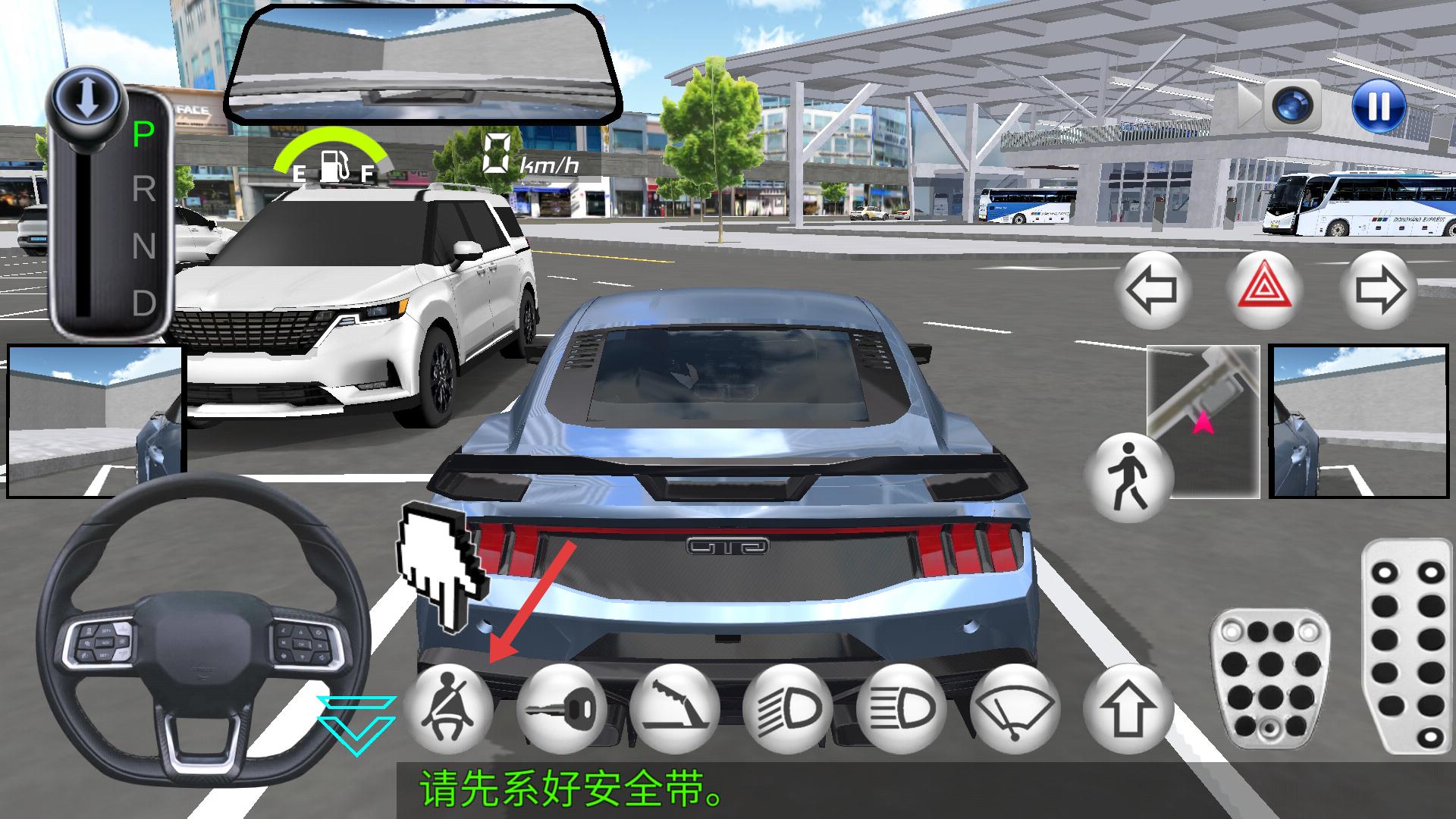Viewport: 1456px width, 819px height.
Task: Shift the gear to D
Action: [143, 303]
